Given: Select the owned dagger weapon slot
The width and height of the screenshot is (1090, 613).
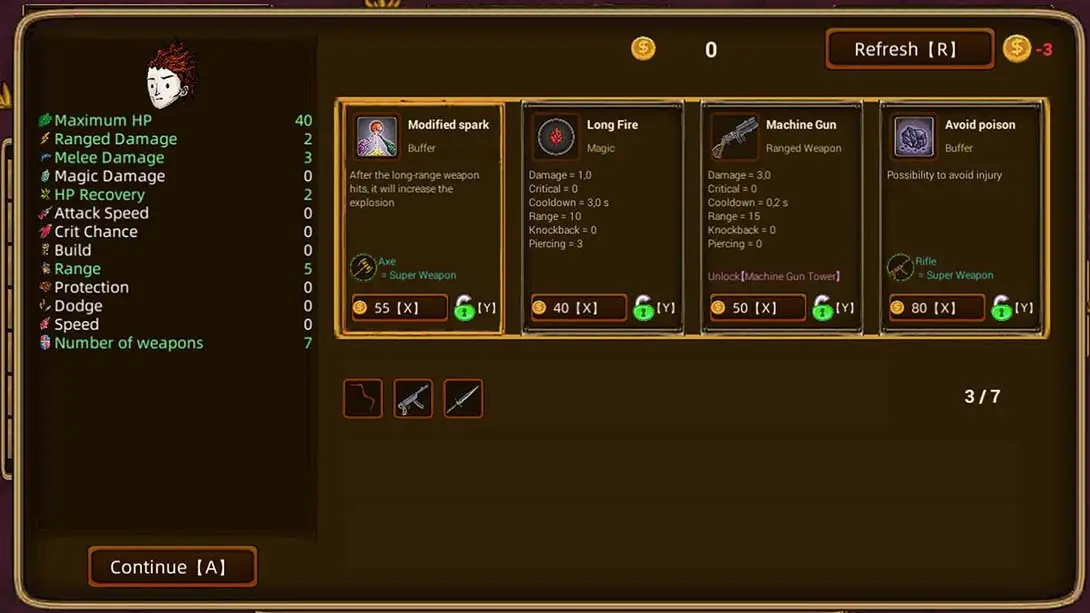Looking at the screenshot, I should [x=463, y=398].
